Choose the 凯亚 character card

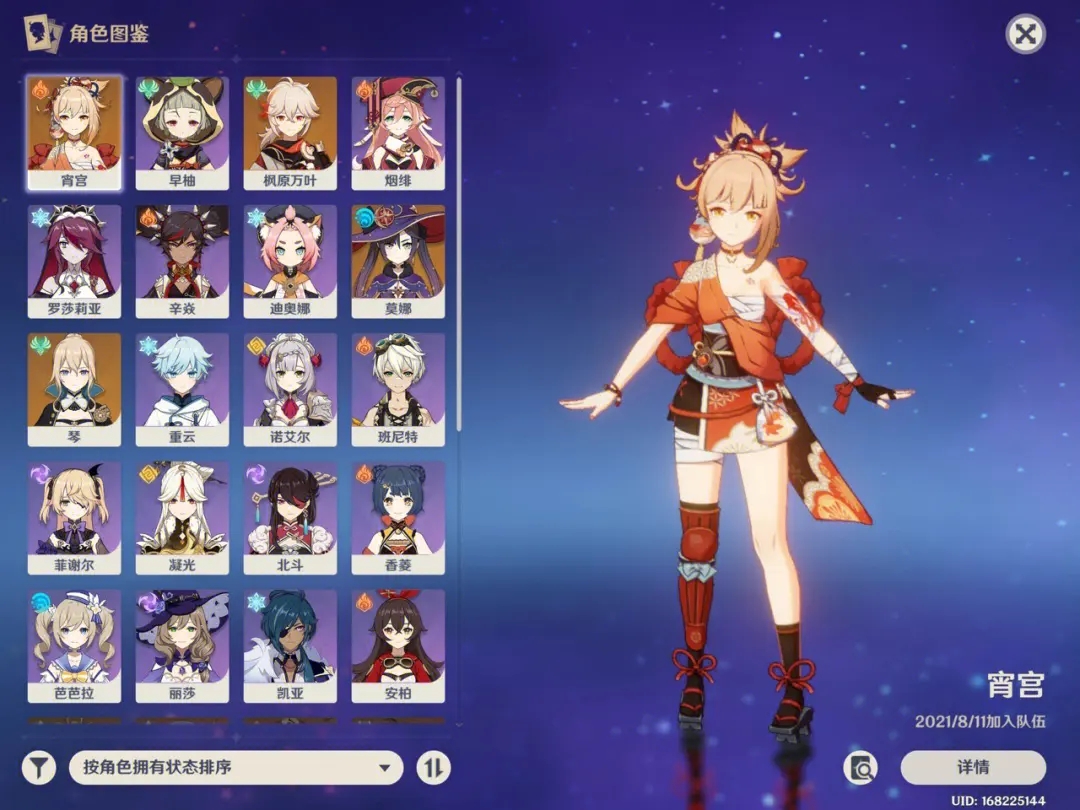pyautogui.click(x=290, y=645)
